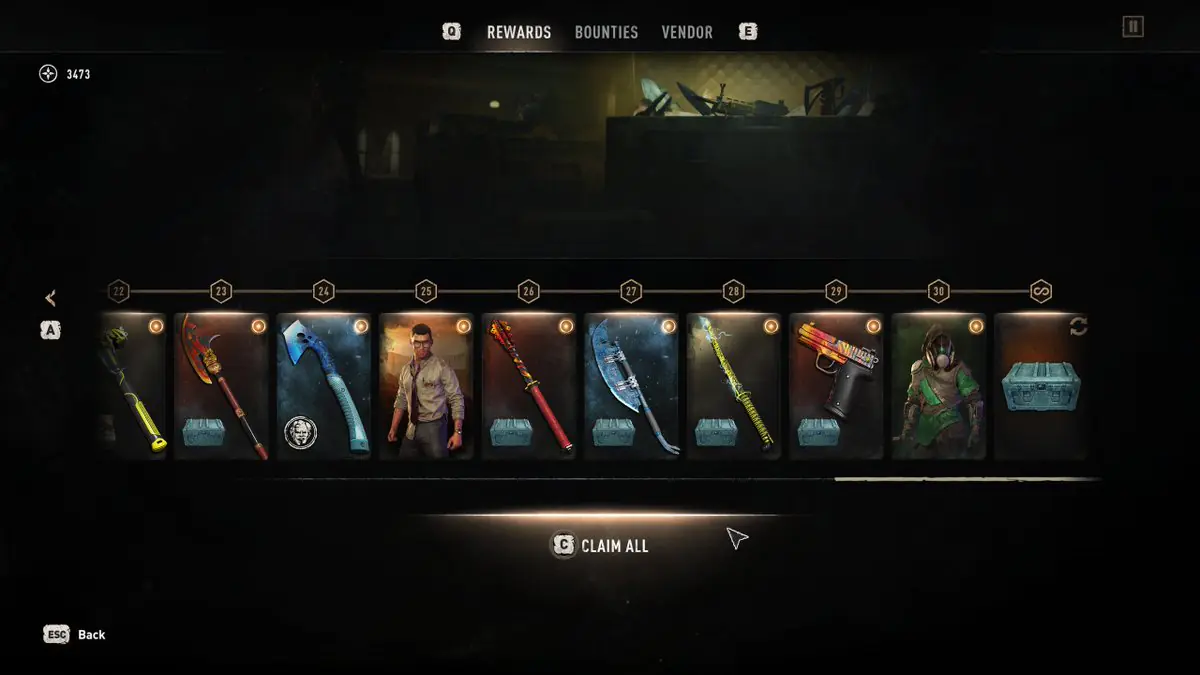
Task: Choose the blue hatchet reward card
Action: [323, 386]
